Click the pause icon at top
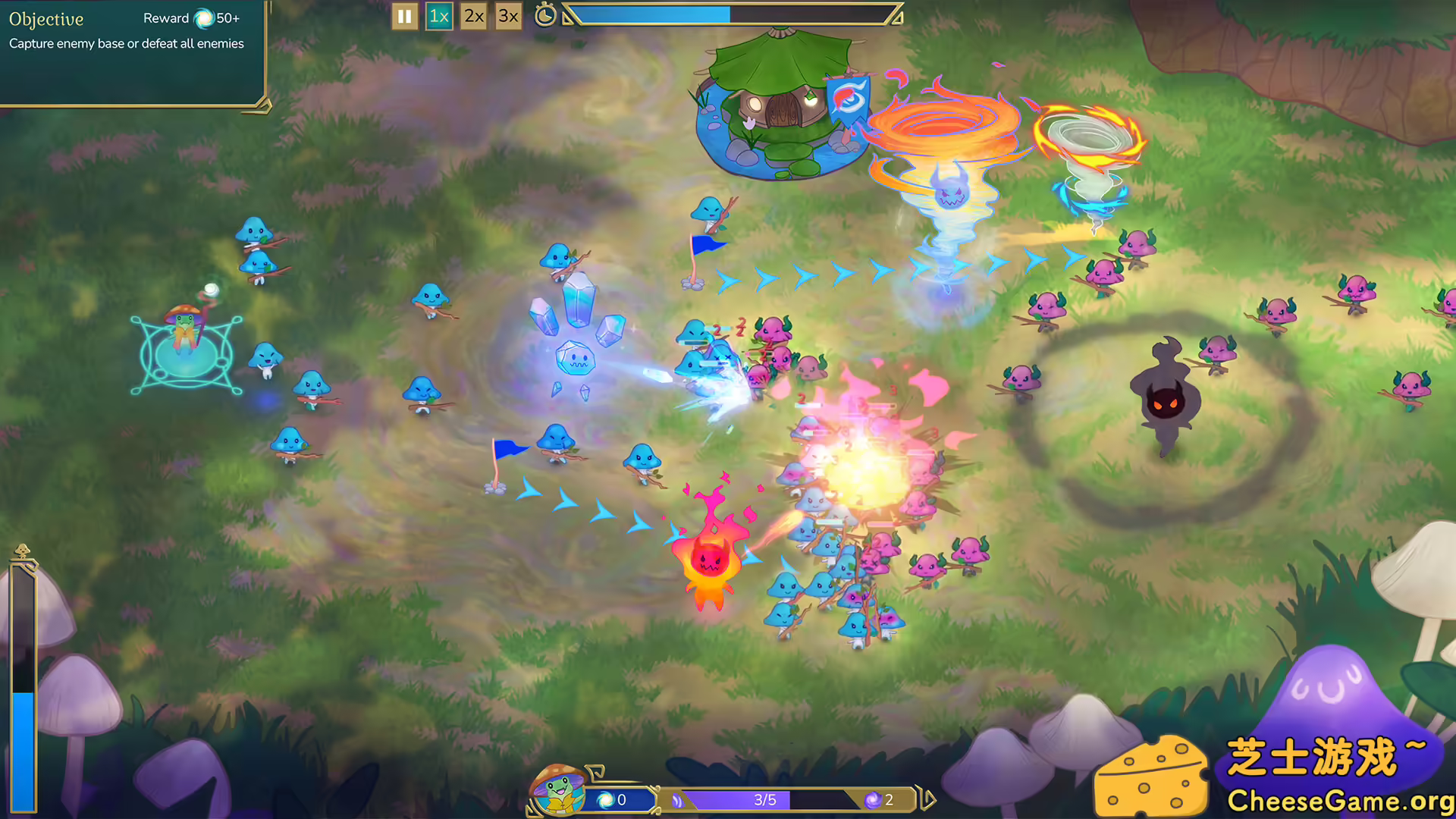This screenshot has width=1456, height=819. click(404, 16)
